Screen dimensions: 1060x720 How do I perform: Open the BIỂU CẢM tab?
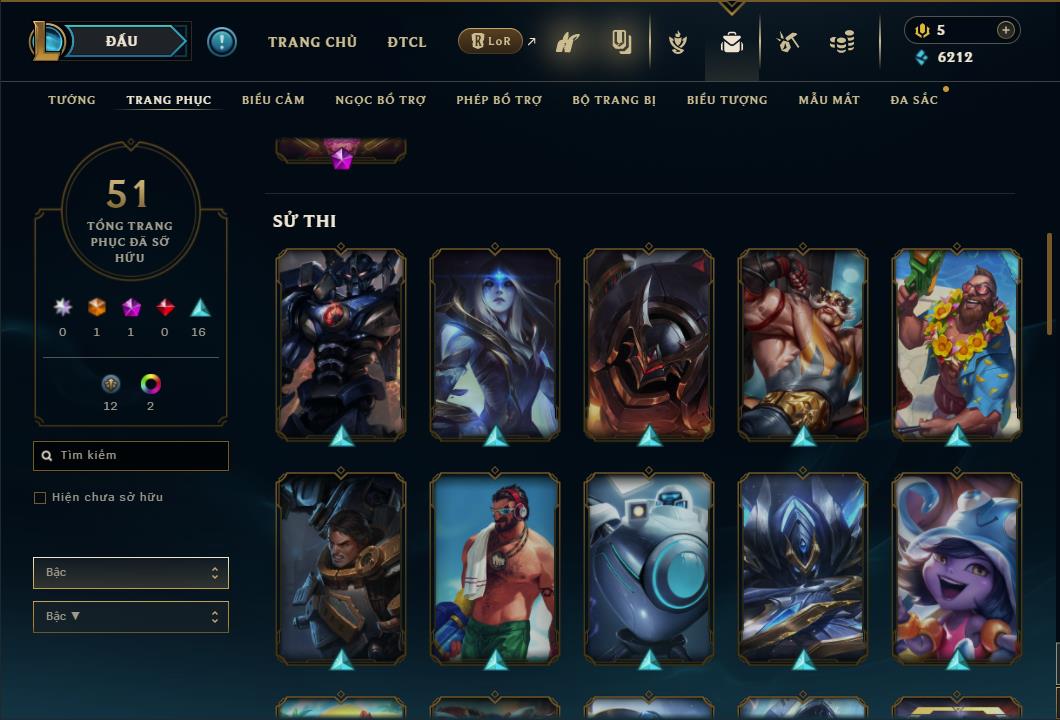coord(273,100)
